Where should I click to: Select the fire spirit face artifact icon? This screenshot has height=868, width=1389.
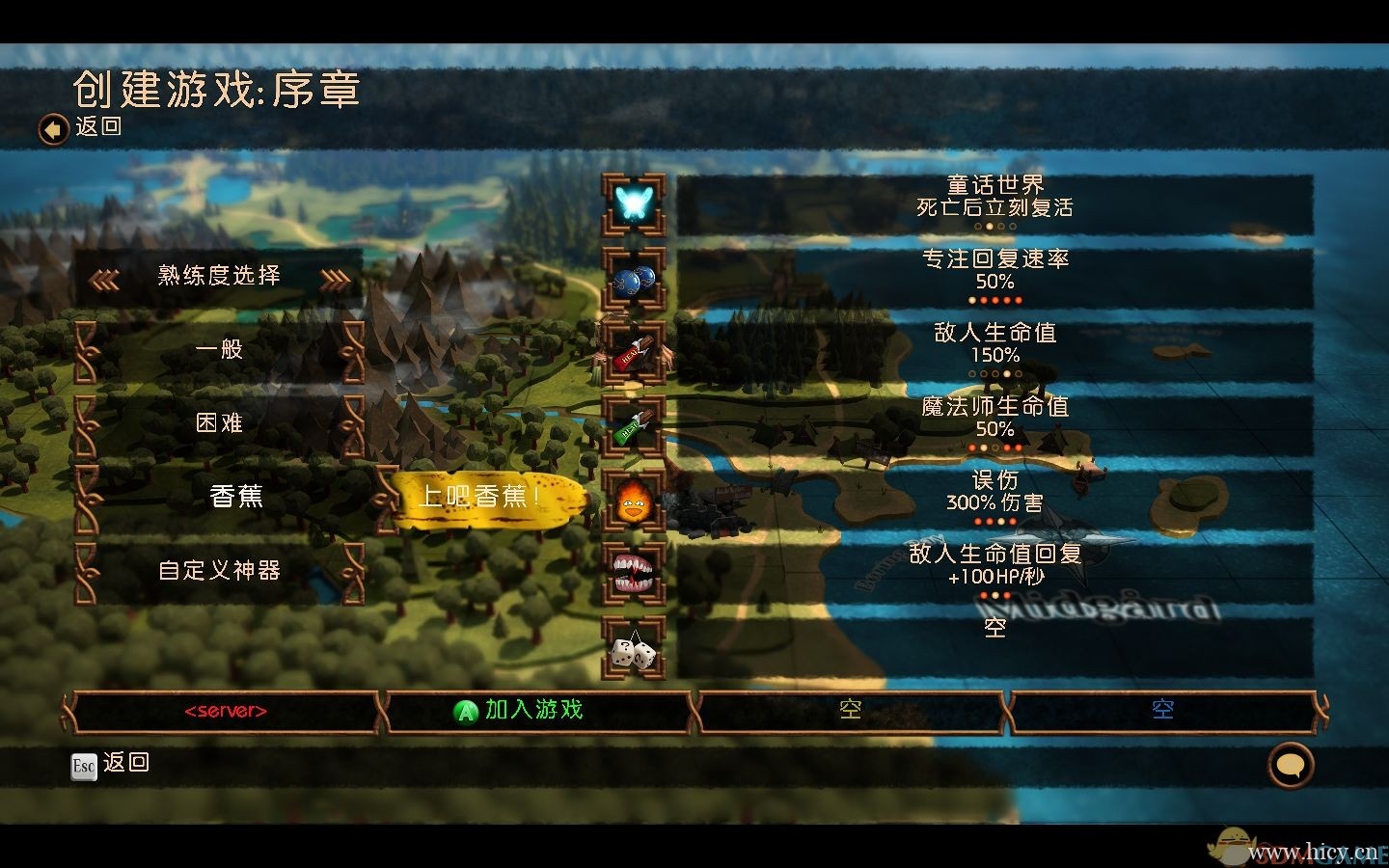(632, 499)
